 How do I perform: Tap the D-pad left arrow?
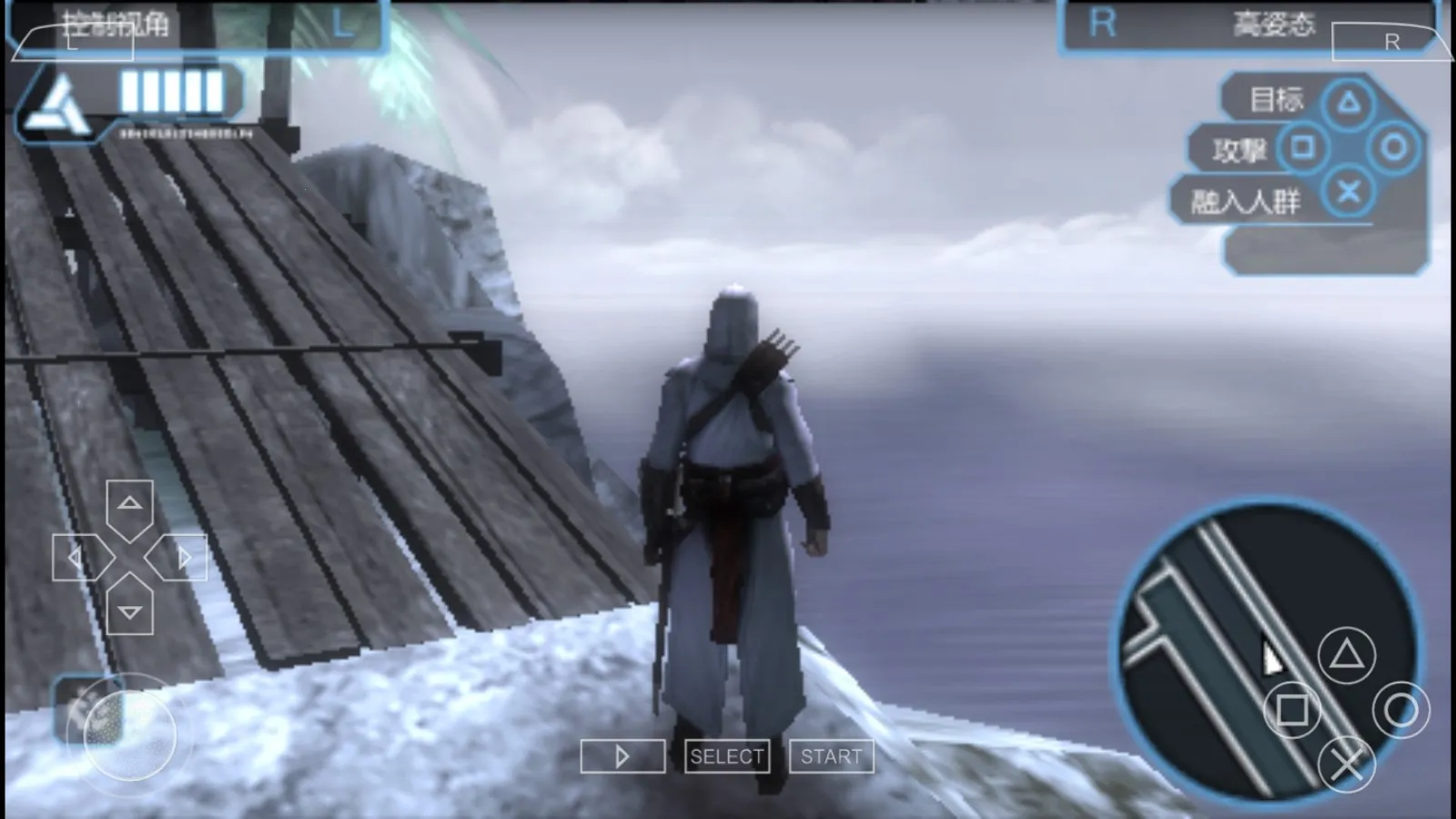[x=76, y=557]
